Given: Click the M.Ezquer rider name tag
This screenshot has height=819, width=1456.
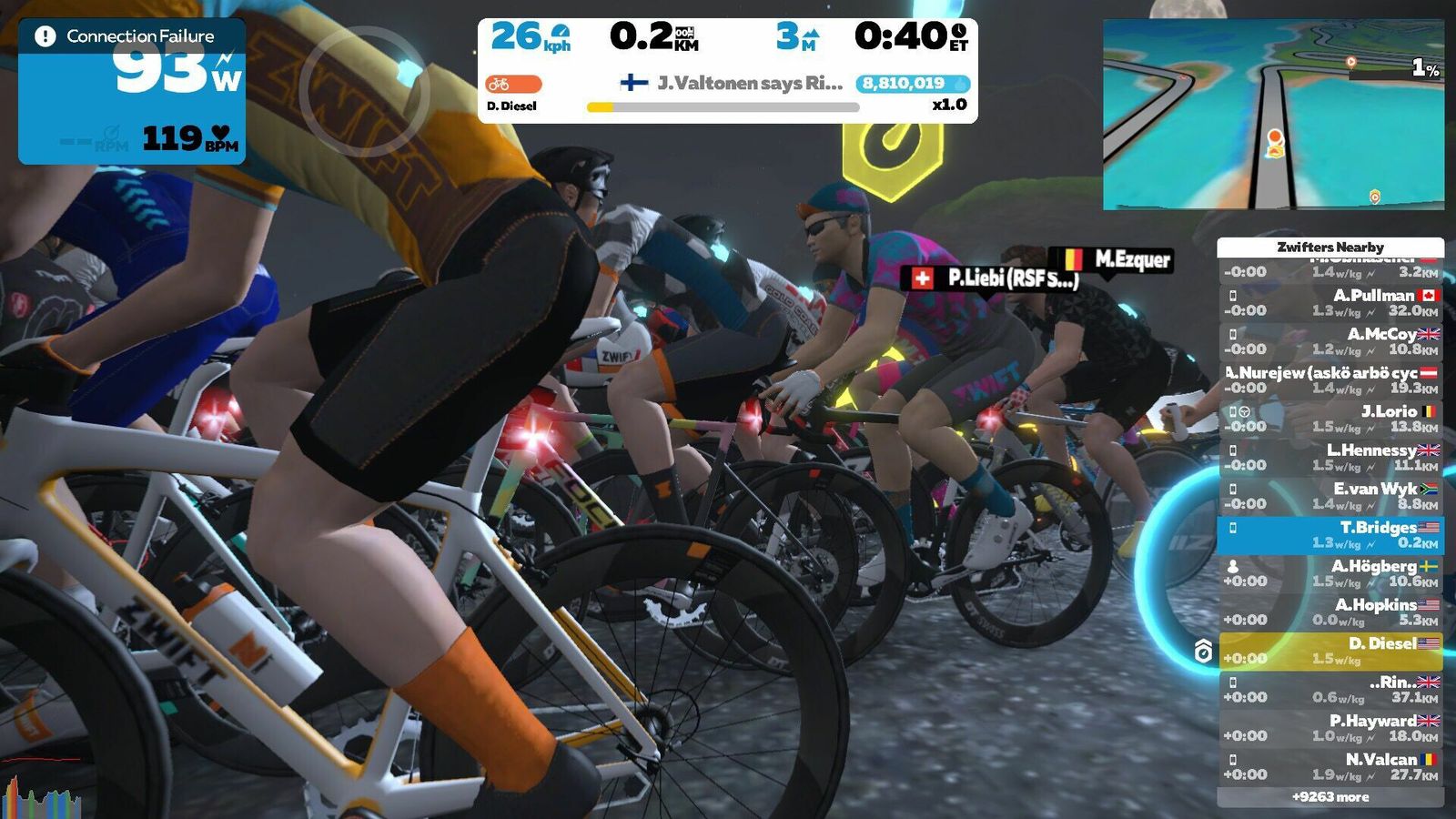Looking at the screenshot, I should pyautogui.click(x=1110, y=259).
